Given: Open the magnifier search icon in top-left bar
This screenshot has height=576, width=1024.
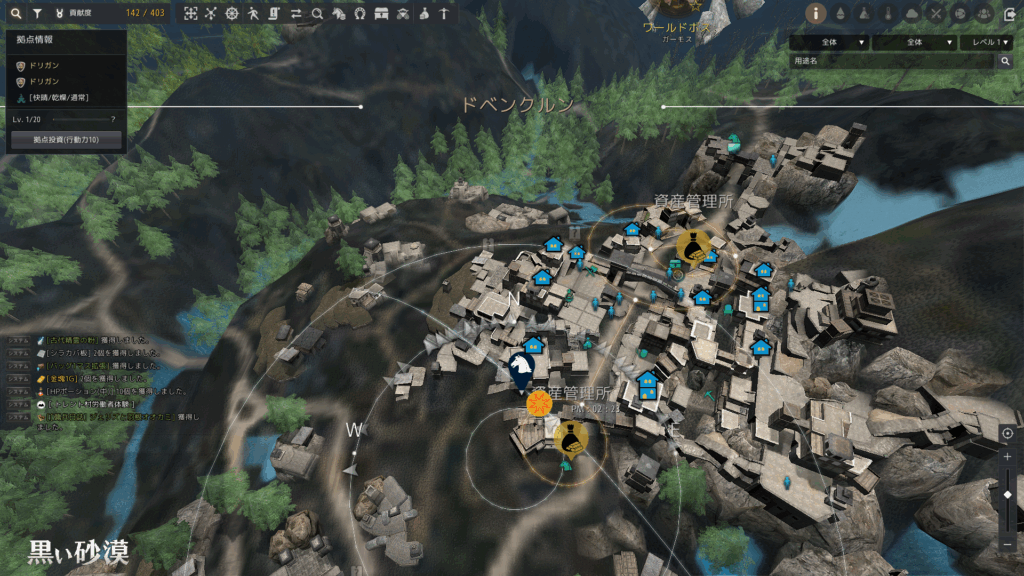Looking at the screenshot, I should pyautogui.click(x=16, y=13).
